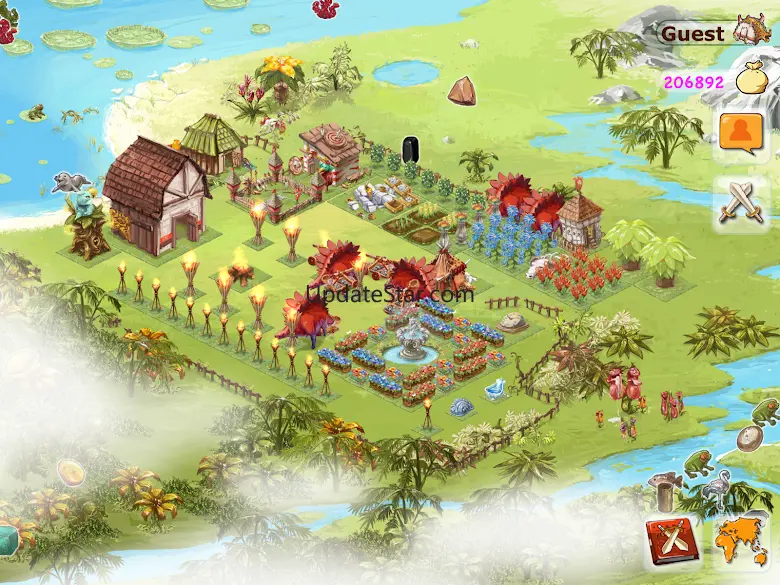
Task: Open the orange world map
Action: (x=741, y=542)
